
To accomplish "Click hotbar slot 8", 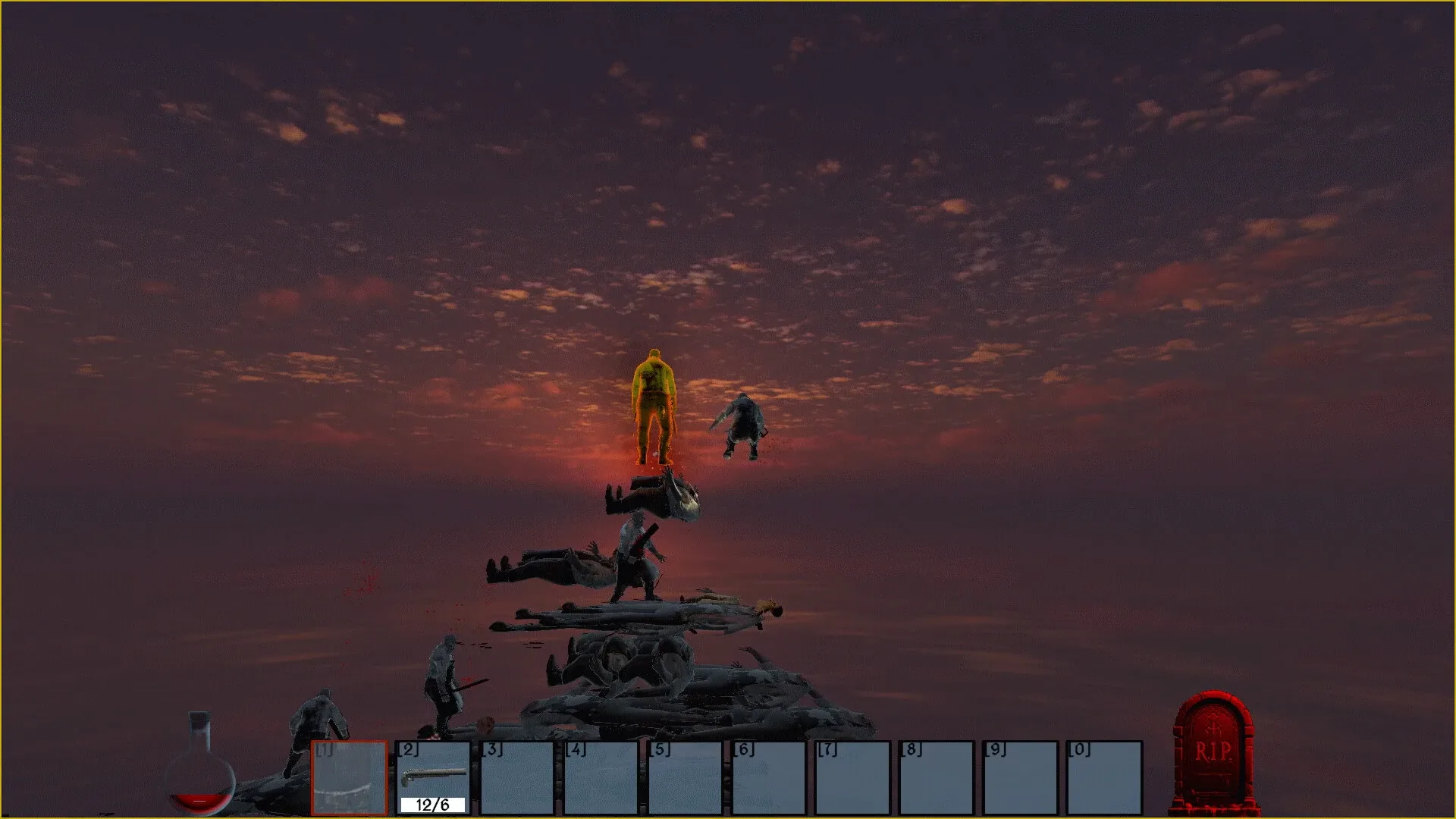I will click(x=937, y=777).
